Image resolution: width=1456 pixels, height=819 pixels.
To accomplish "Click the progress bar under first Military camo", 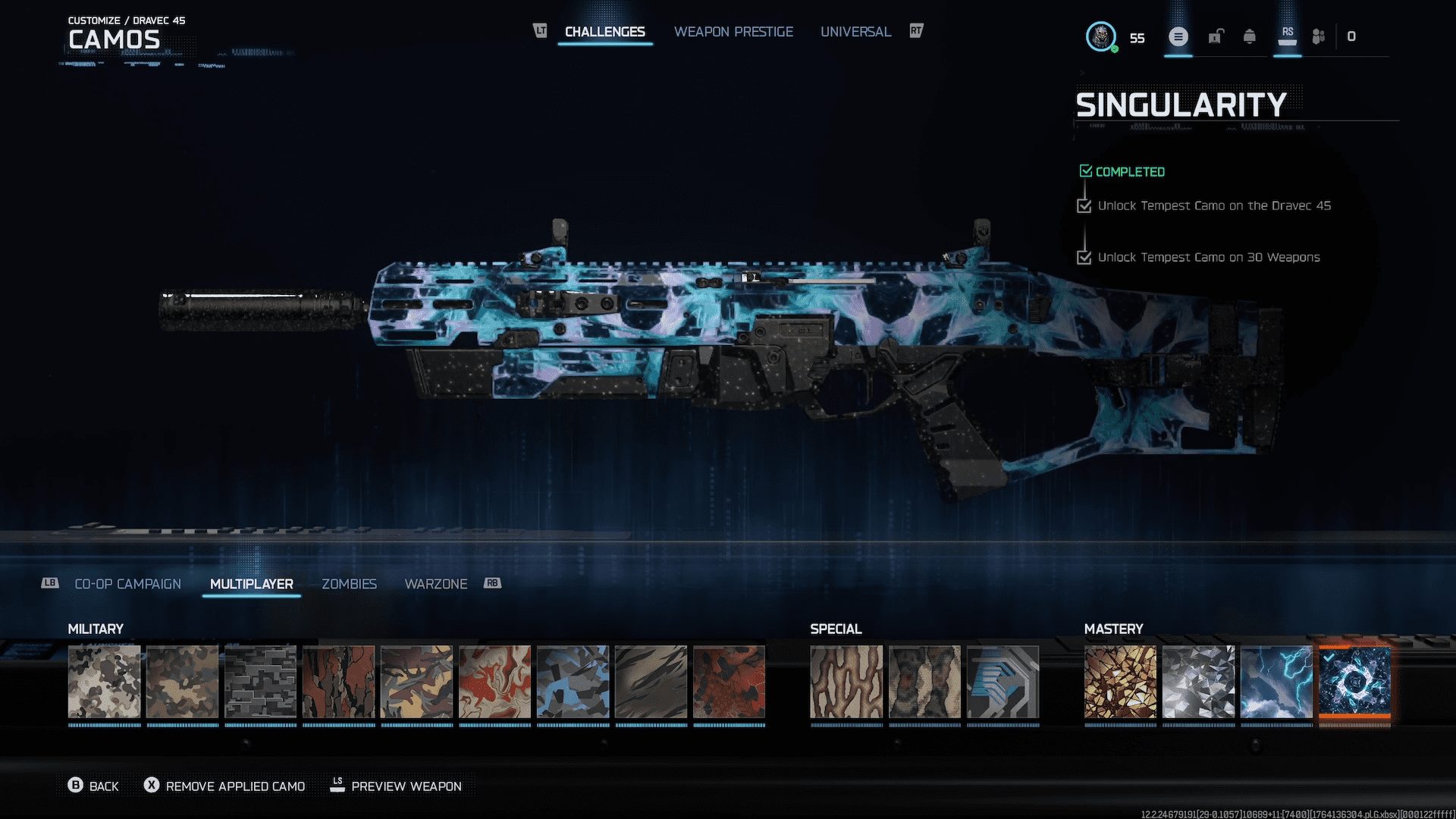I will pos(104,726).
